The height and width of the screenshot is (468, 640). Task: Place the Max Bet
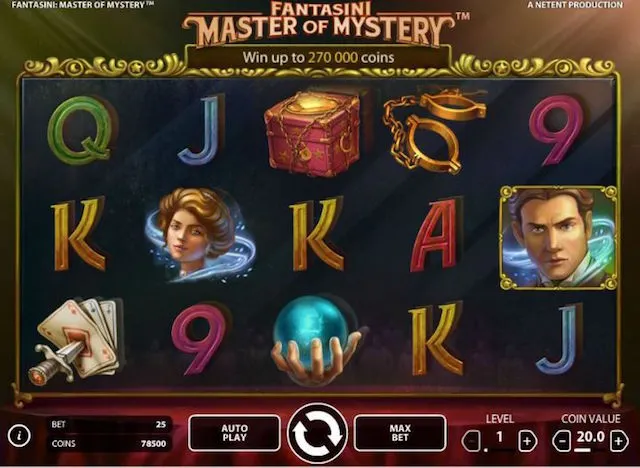point(400,433)
